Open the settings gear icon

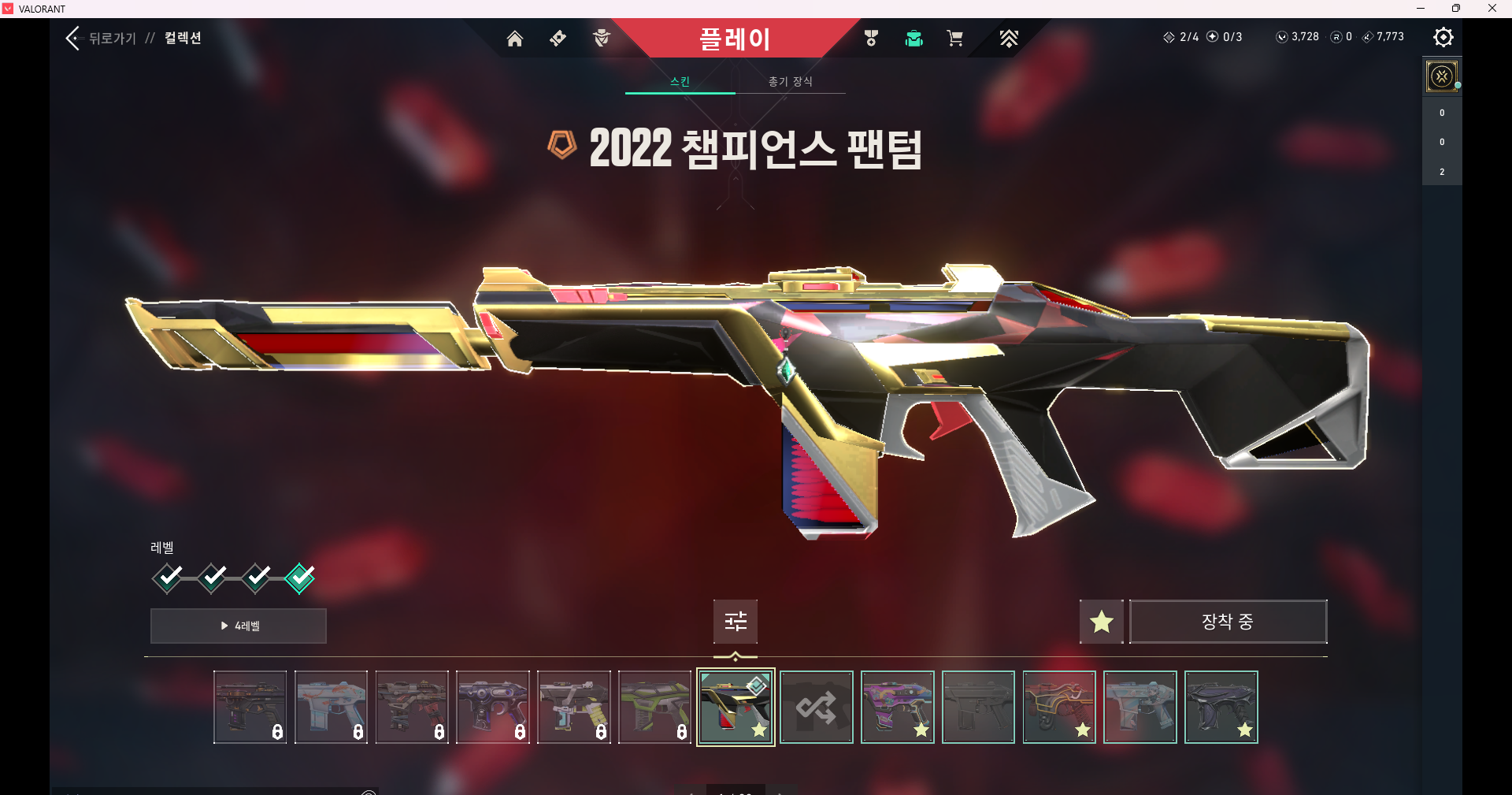[1443, 37]
